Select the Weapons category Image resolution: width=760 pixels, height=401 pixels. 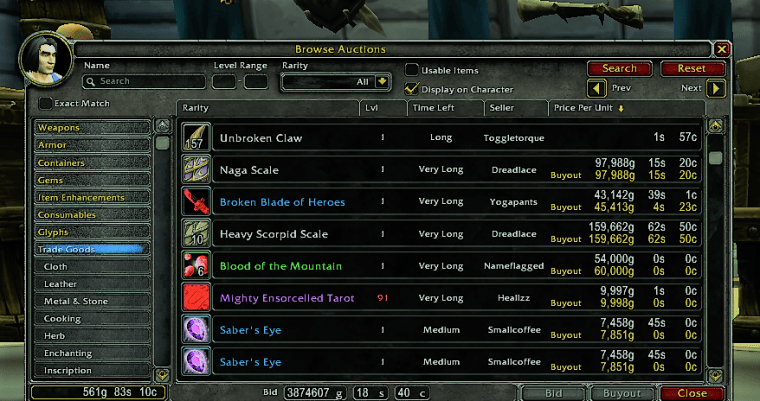point(92,128)
